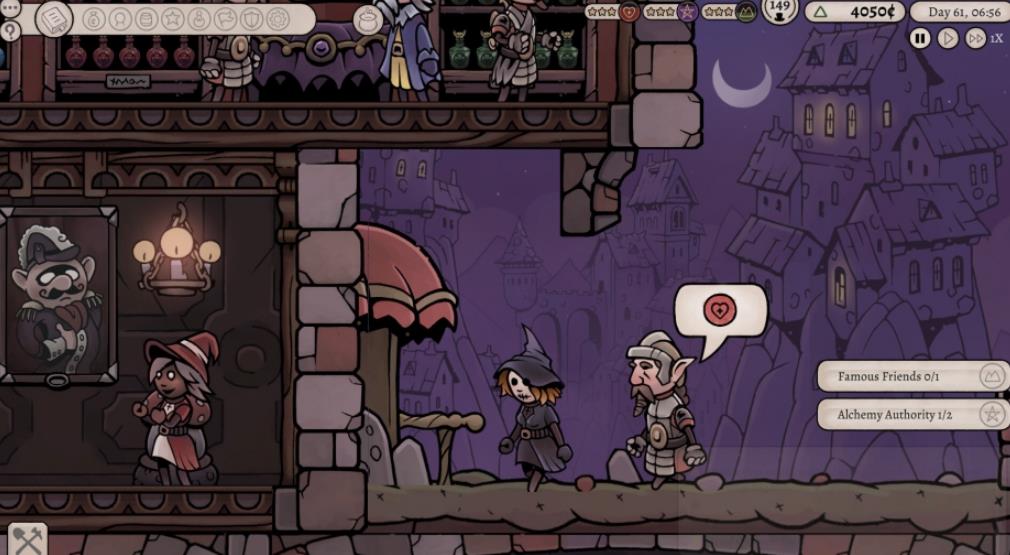This screenshot has height=555, width=1010.
Task: Activate fast-forward speed
Action: pyautogui.click(x=975, y=38)
